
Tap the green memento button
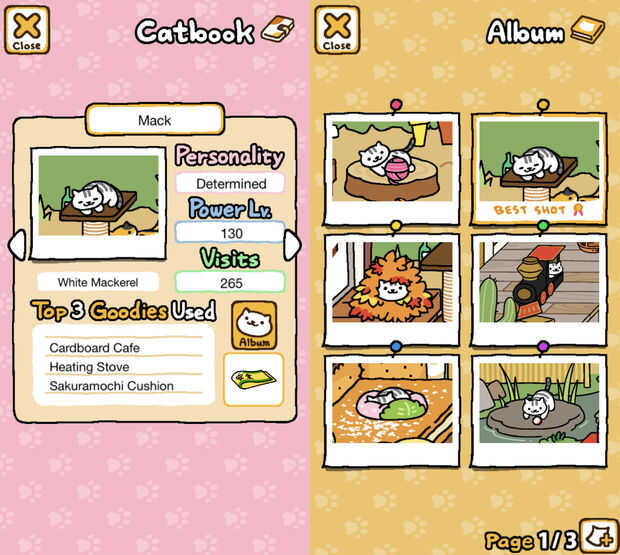point(253,379)
